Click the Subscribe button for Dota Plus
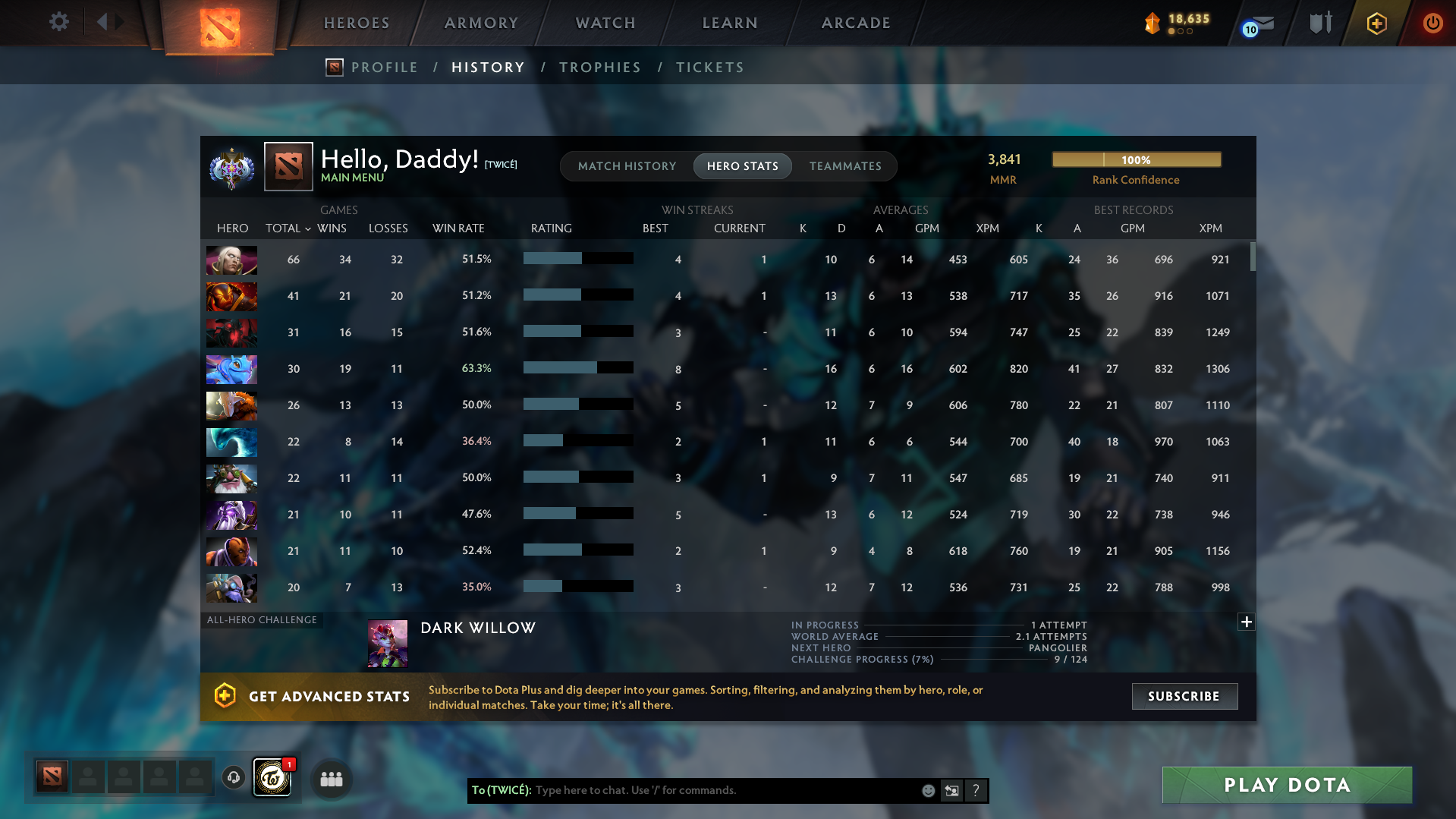 coord(1184,696)
